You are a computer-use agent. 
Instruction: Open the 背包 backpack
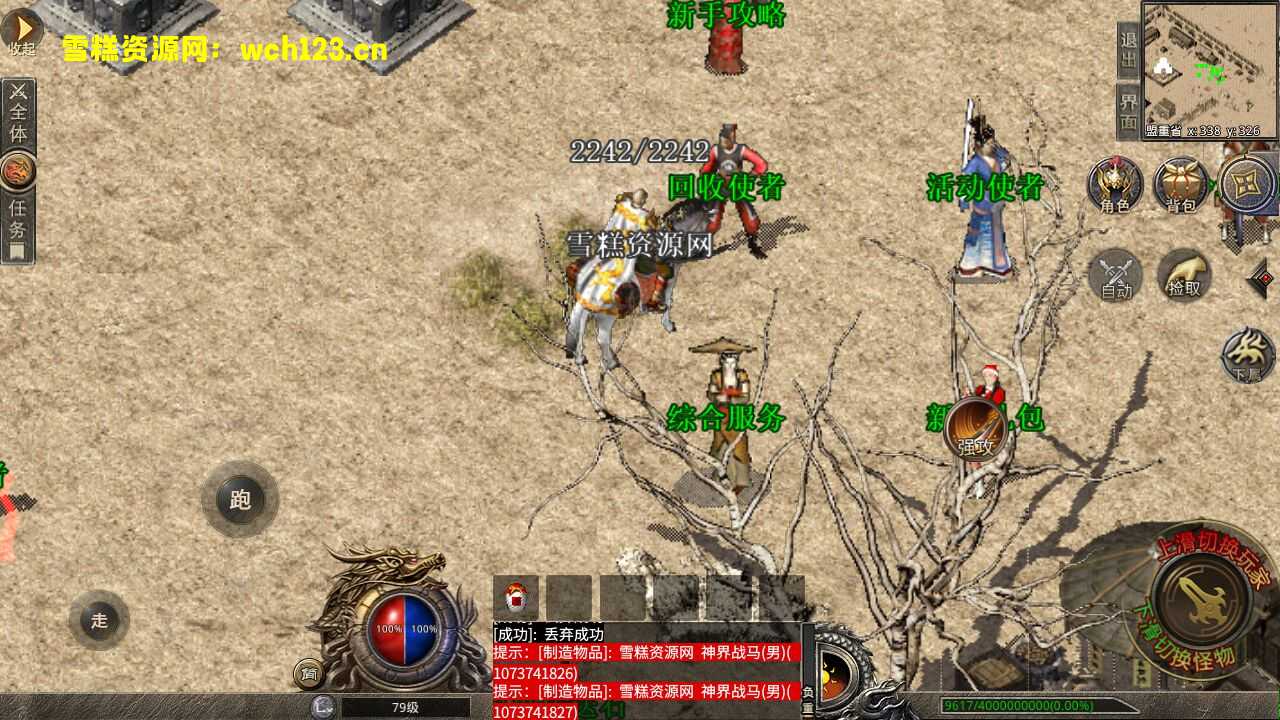[1181, 185]
